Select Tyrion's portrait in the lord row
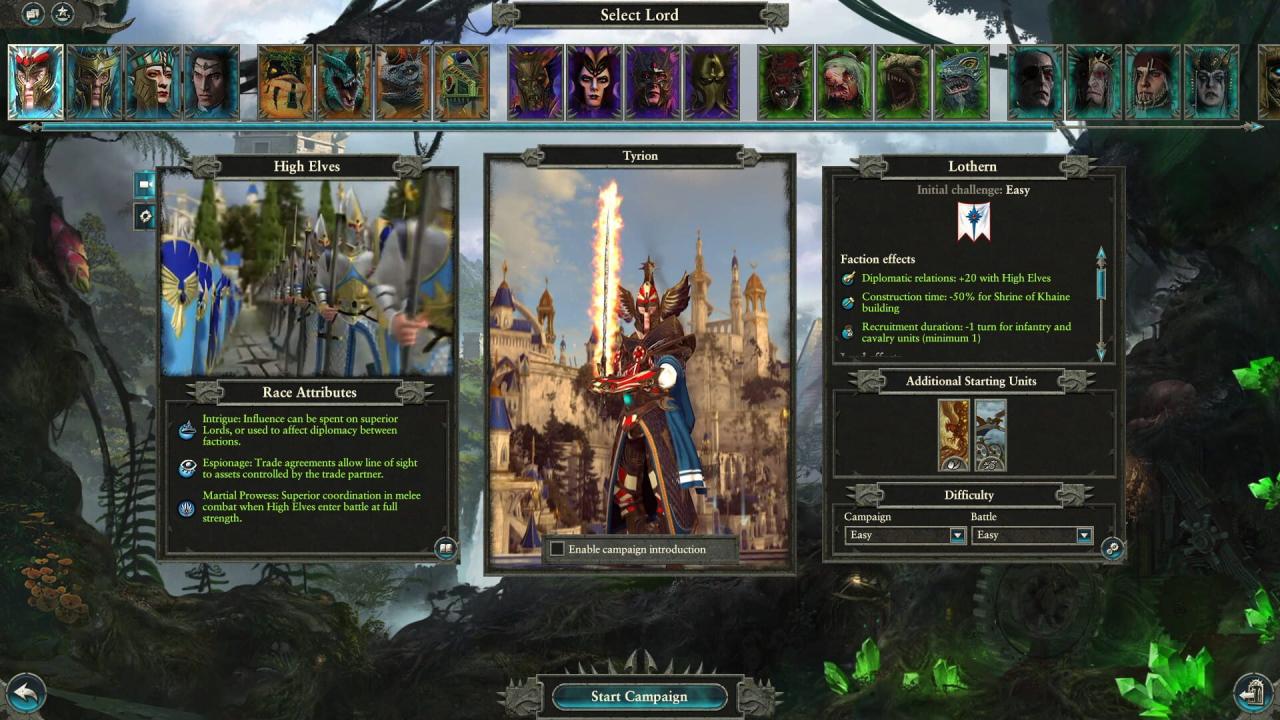 pyautogui.click(x=36, y=82)
